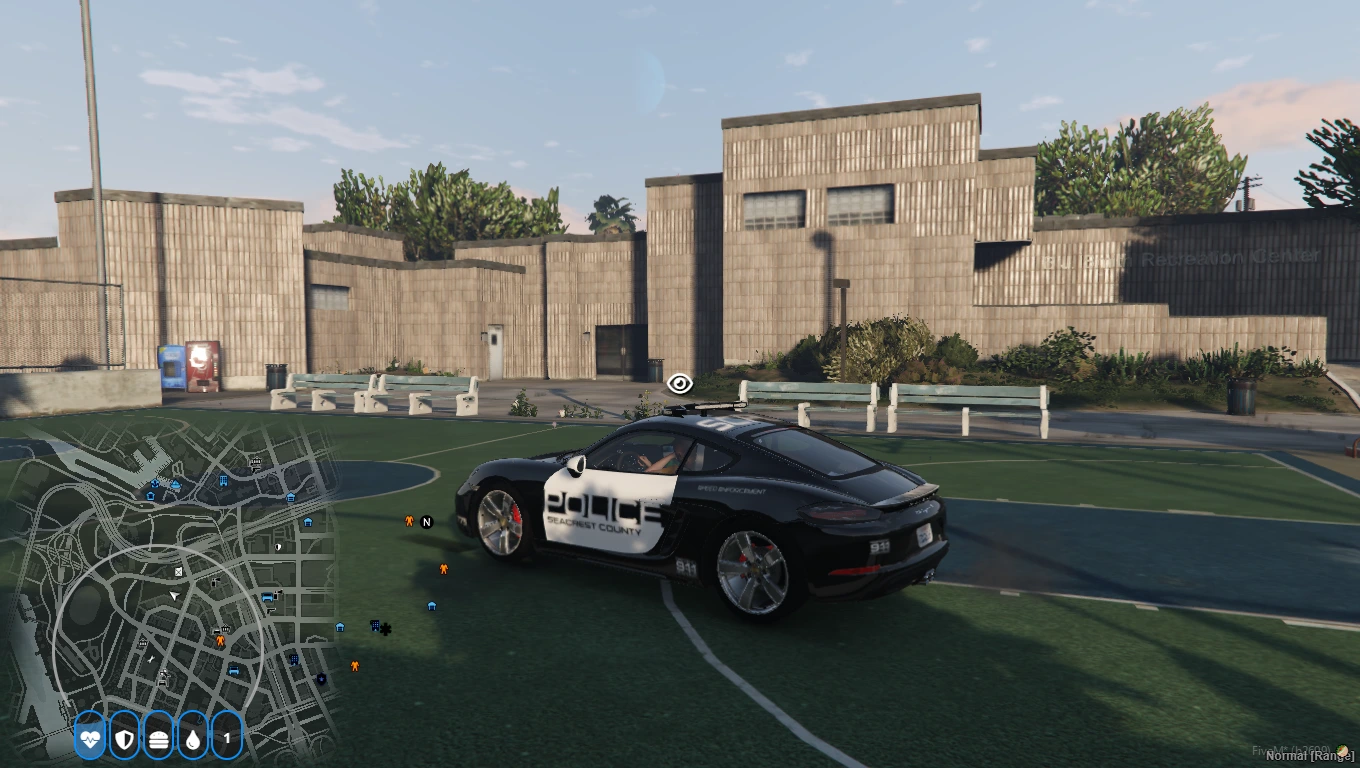Image resolution: width=1360 pixels, height=768 pixels.
Task: Click the white player arrow on the minimap
Action: click(x=175, y=596)
